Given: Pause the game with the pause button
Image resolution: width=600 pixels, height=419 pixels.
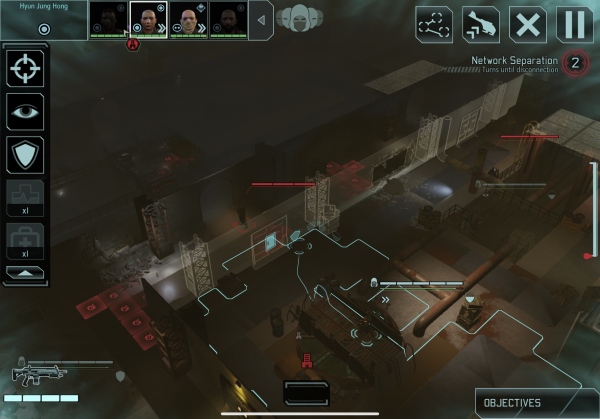Looking at the screenshot, I should [x=573, y=22].
